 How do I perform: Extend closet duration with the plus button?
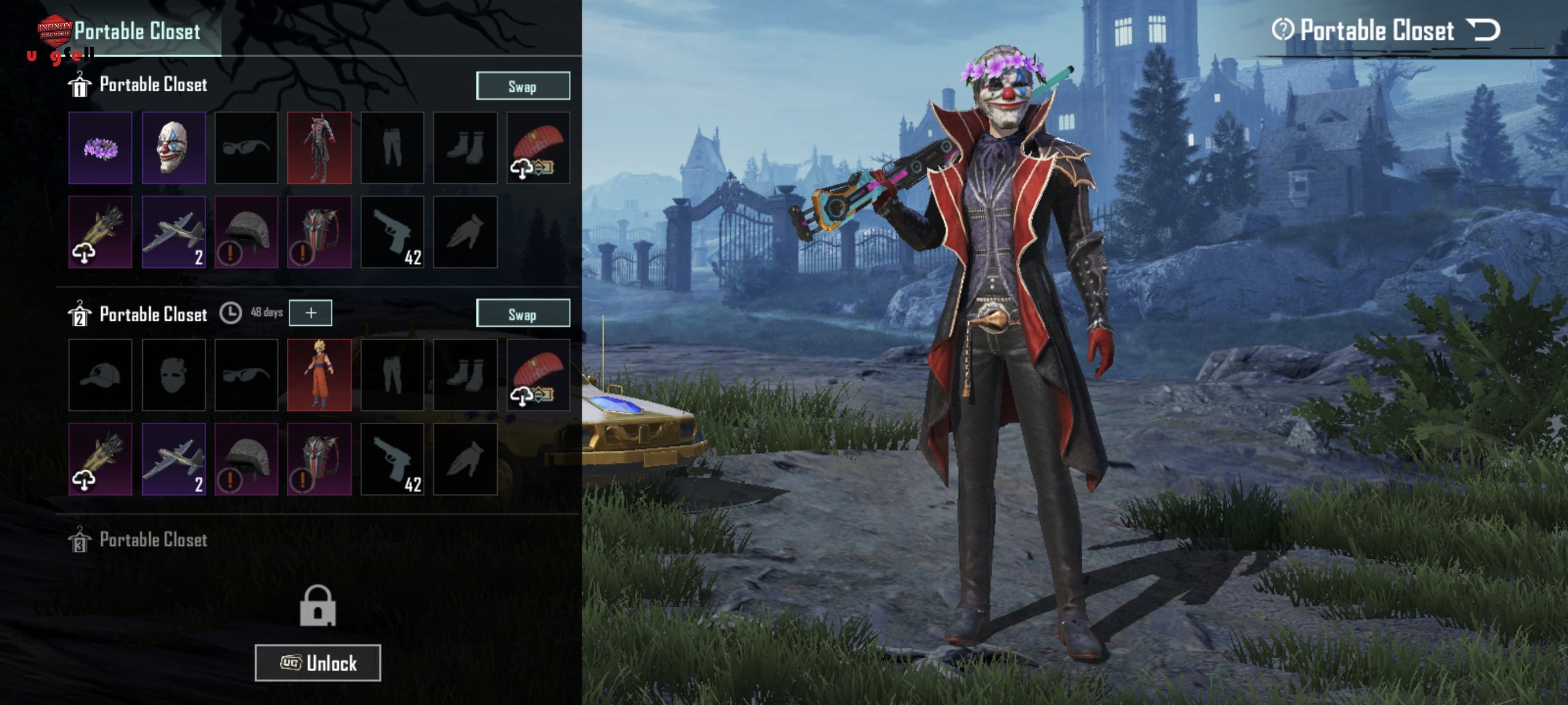310,313
